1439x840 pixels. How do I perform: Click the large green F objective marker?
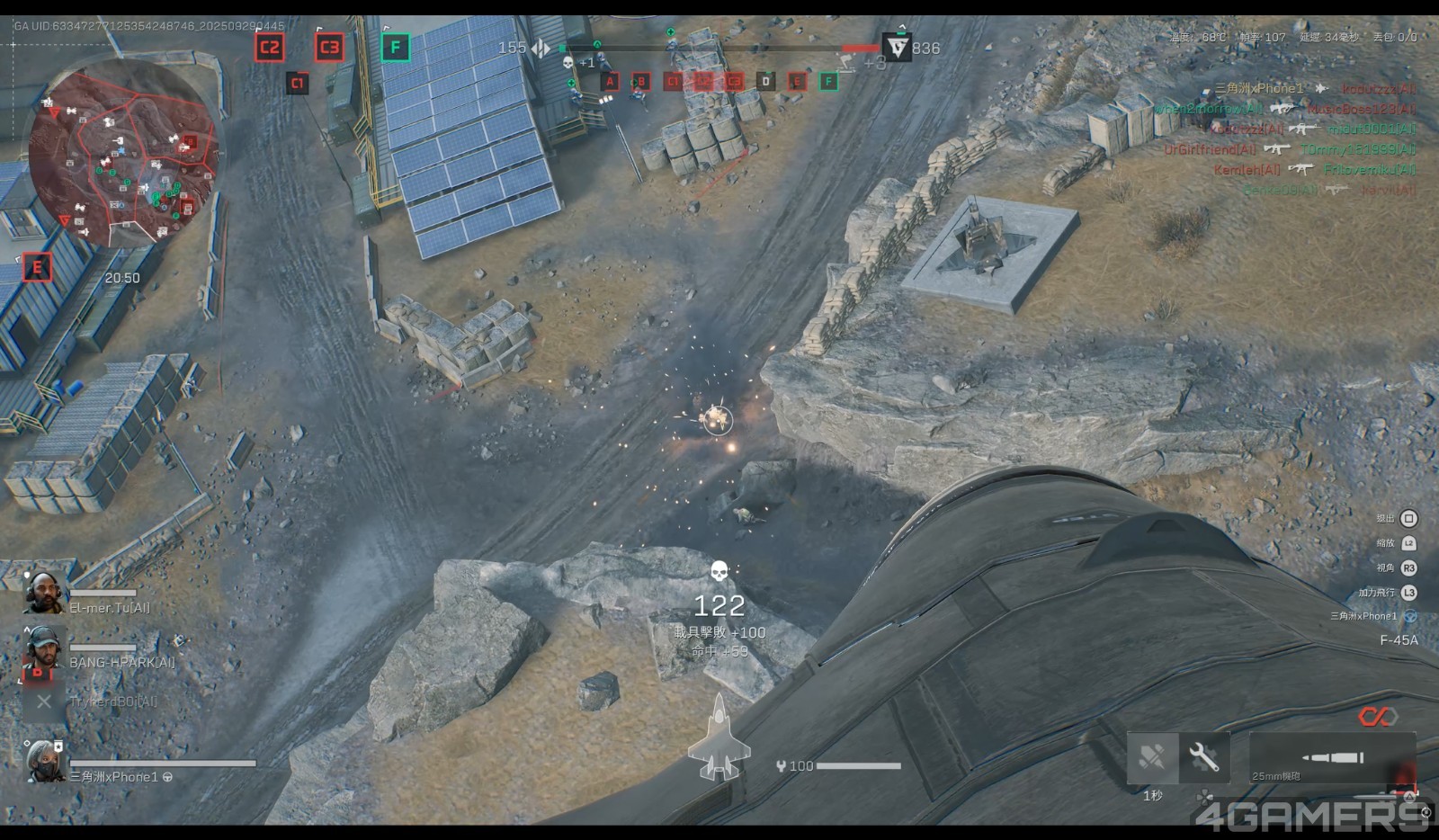coord(395,48)
